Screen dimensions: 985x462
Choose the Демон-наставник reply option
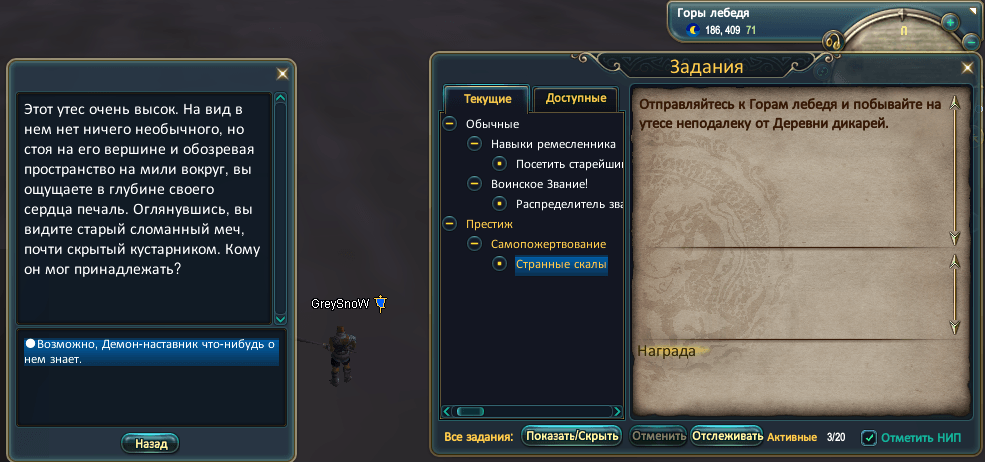(x=152, y=351)
